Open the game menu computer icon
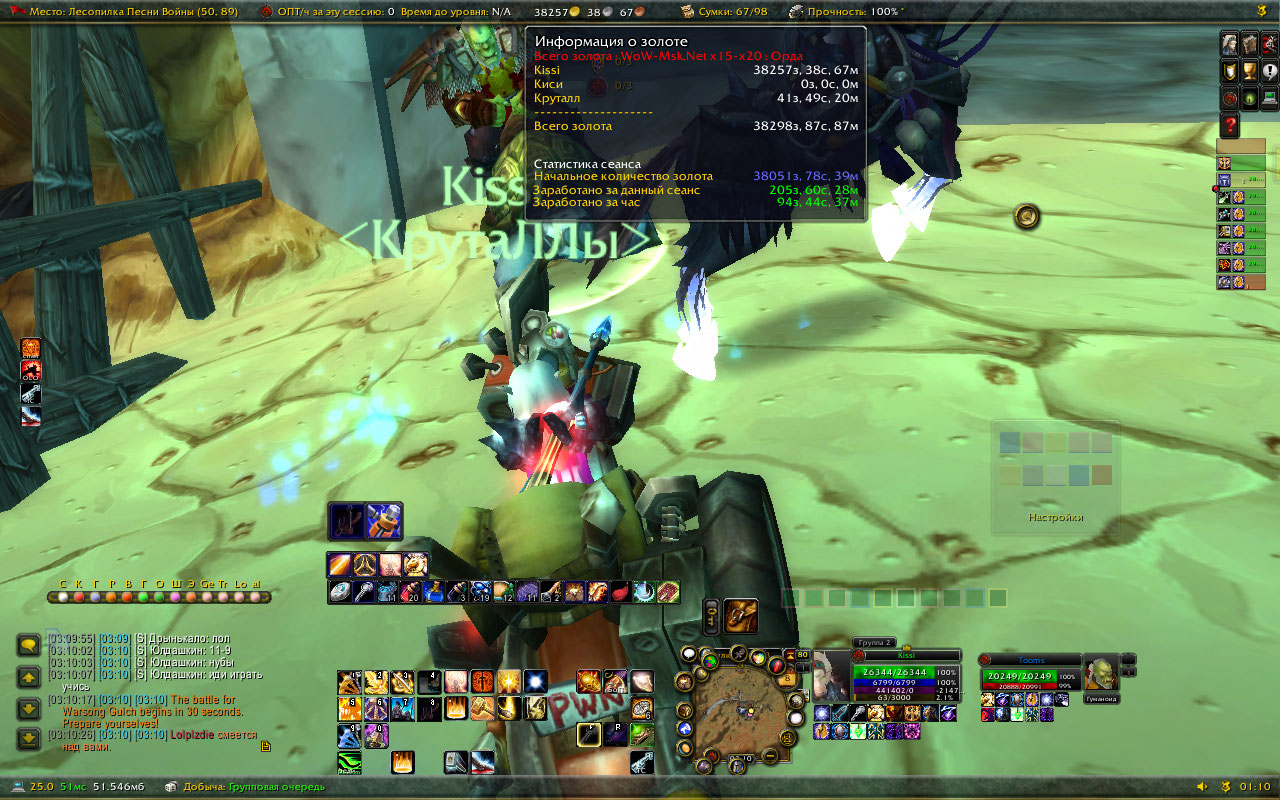The image size is (1280, 800). (1270, 98)
